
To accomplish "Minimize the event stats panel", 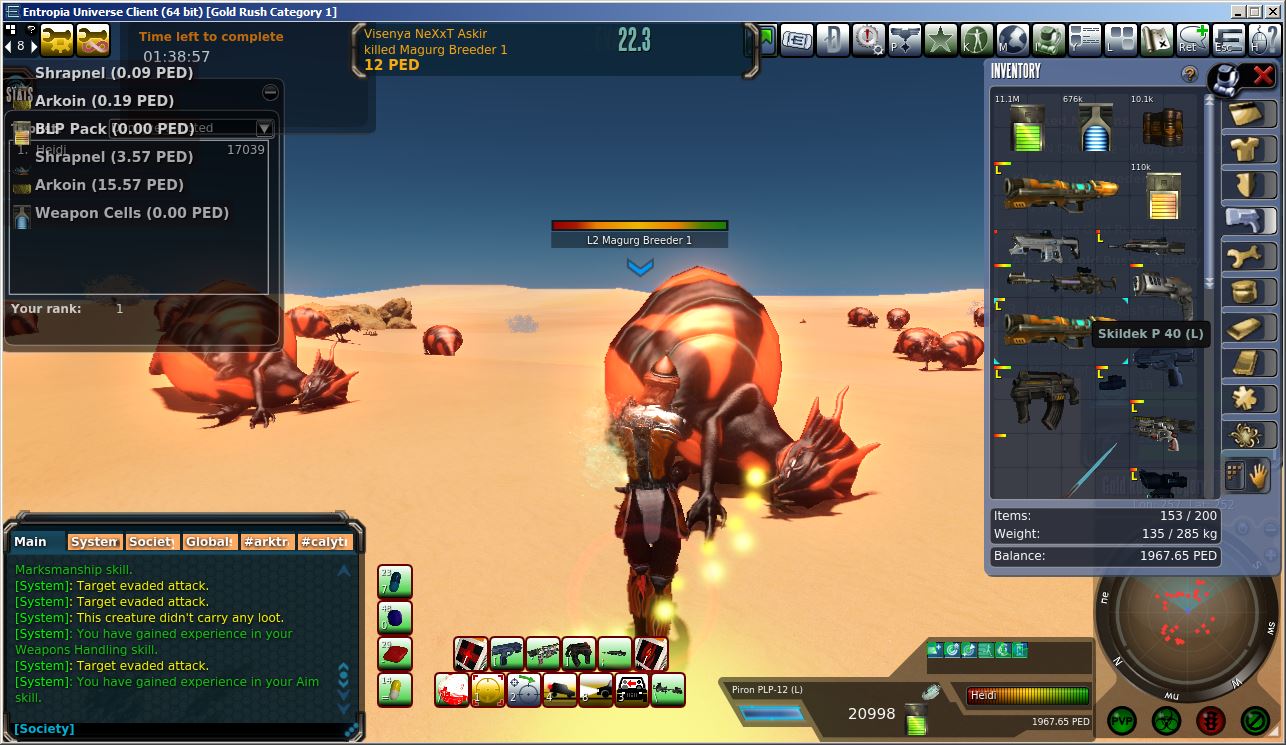I will coord(270,92).
